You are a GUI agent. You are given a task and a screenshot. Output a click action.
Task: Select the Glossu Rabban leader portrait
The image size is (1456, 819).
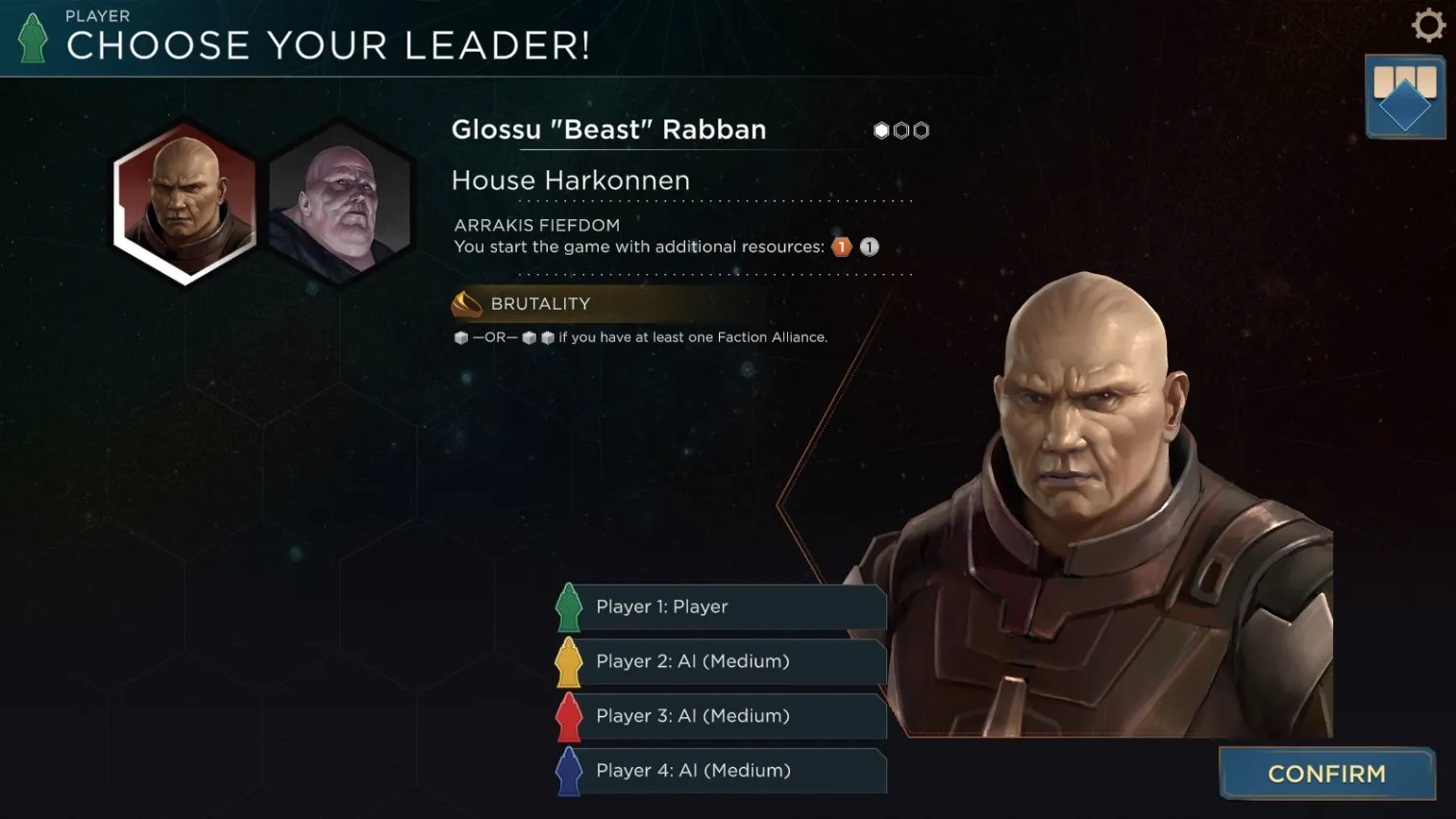(185, 201)
